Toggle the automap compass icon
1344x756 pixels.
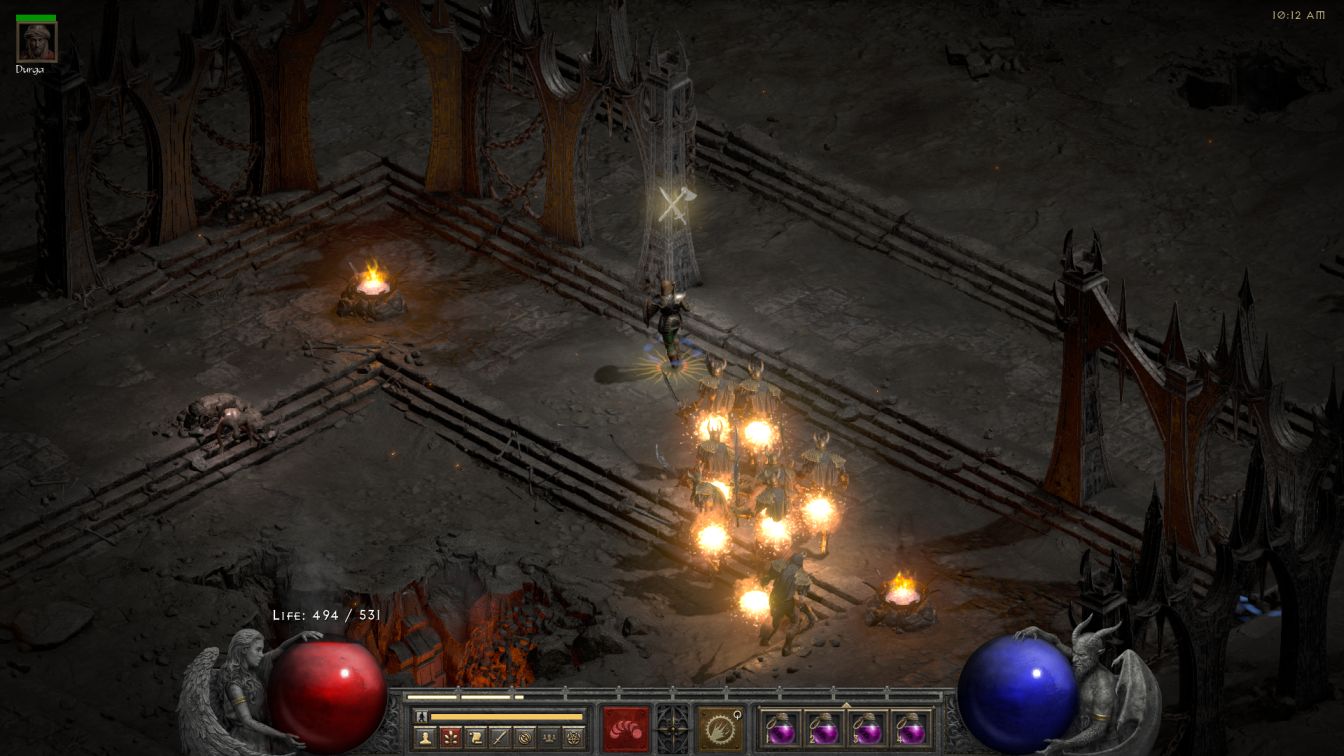point(524,737)
